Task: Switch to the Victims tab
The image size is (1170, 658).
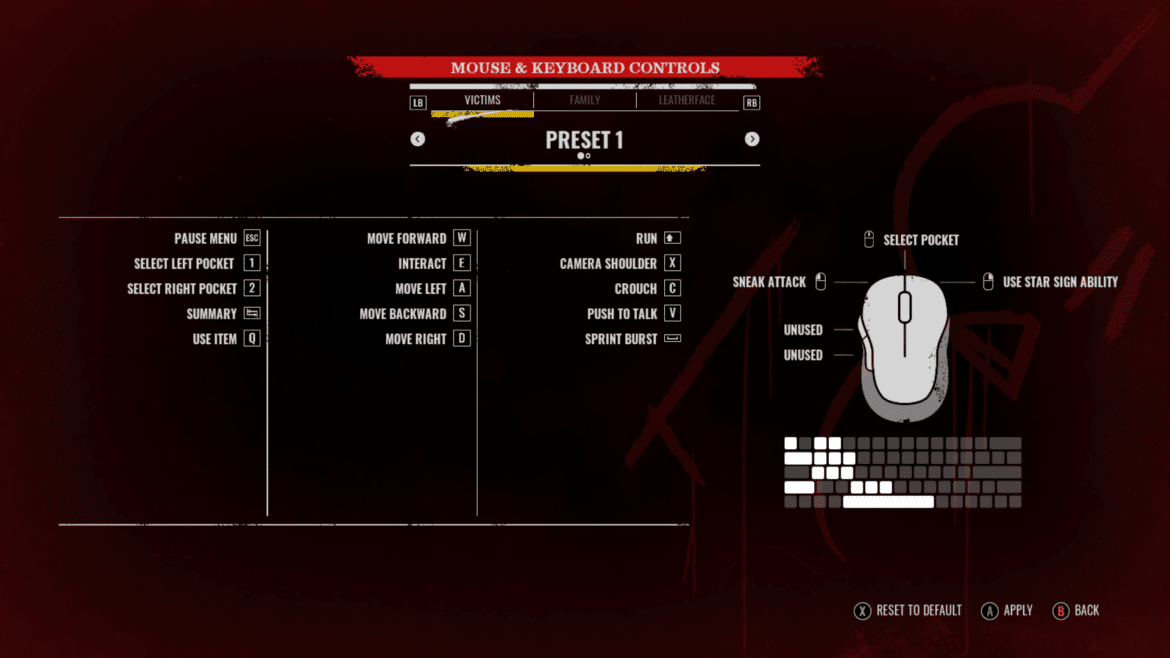Action: pos(482,100)
